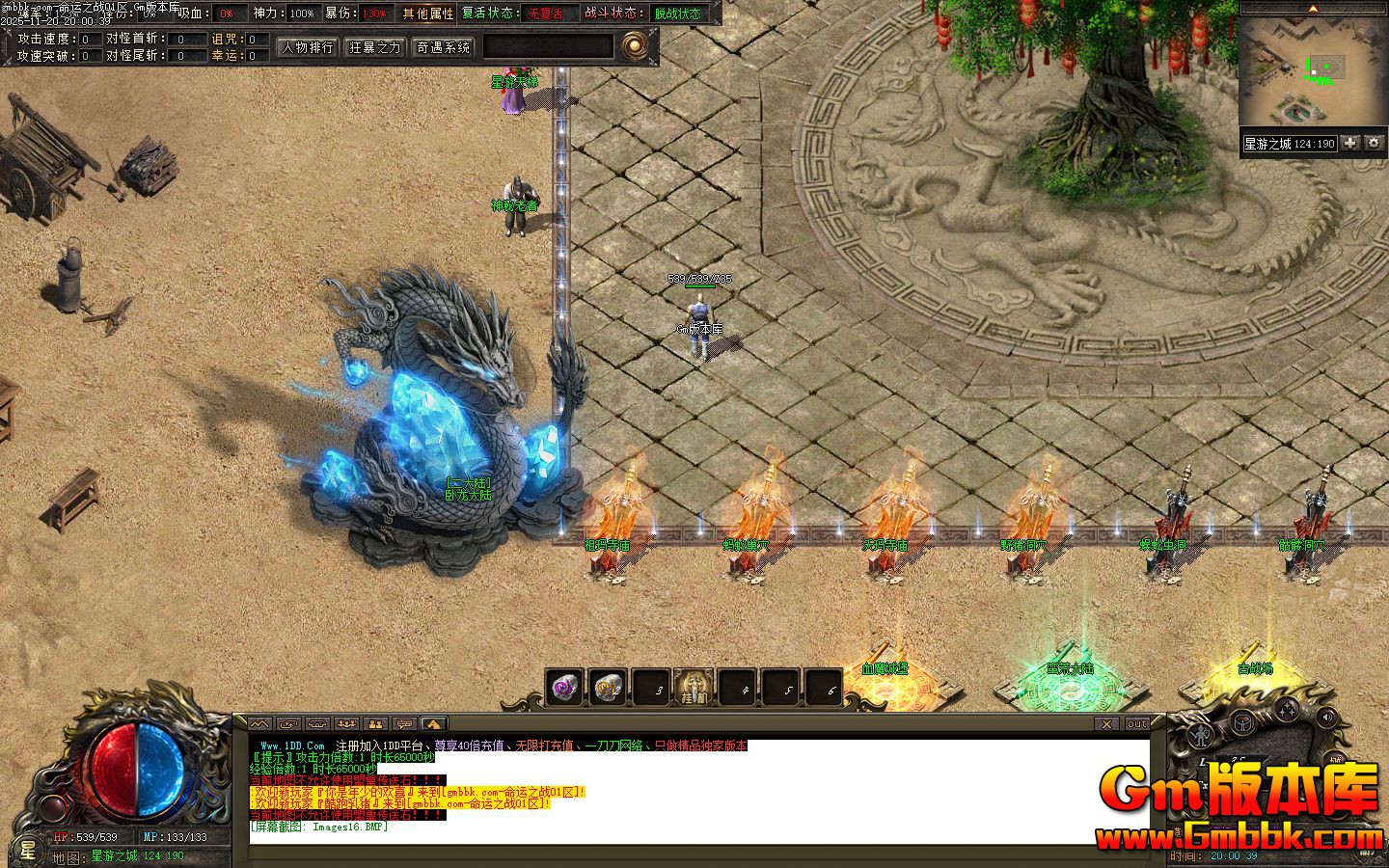Click the minimap settings gear icon
The height and width of the screenshot is (868, 1389).
1374,143
